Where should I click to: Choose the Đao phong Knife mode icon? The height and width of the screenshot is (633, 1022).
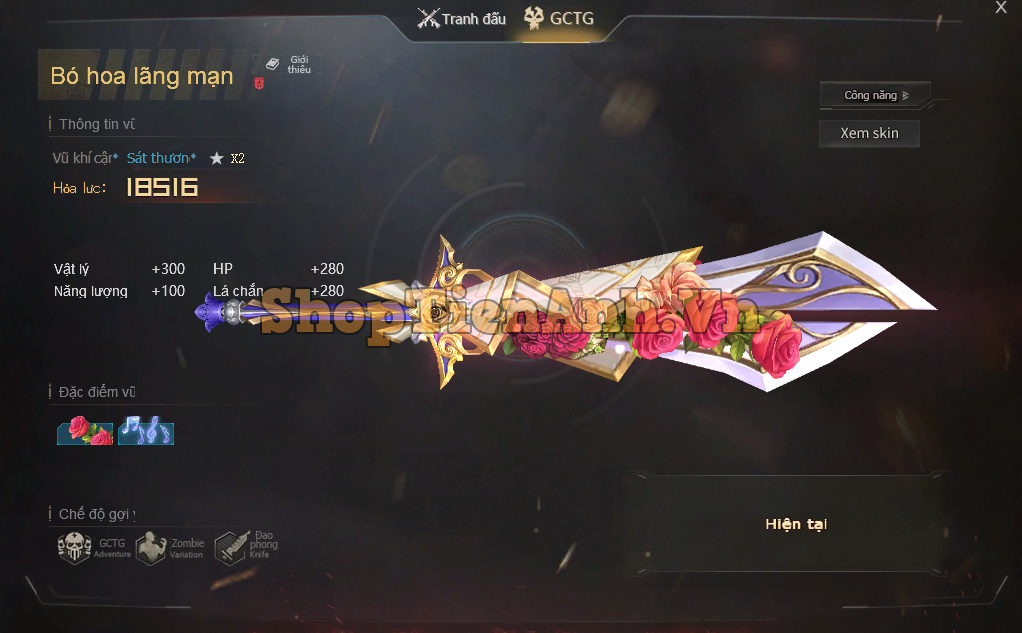pyautogui.click(x=230, y=546)
